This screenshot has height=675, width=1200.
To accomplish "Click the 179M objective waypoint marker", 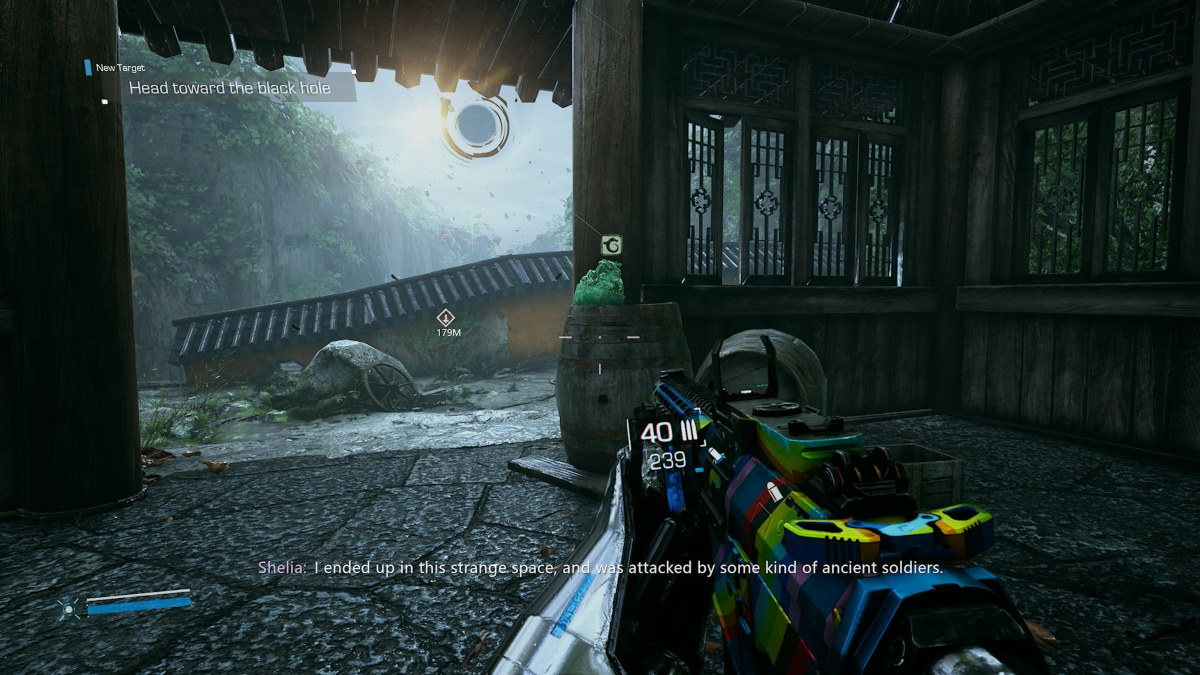I will point(447,318).
